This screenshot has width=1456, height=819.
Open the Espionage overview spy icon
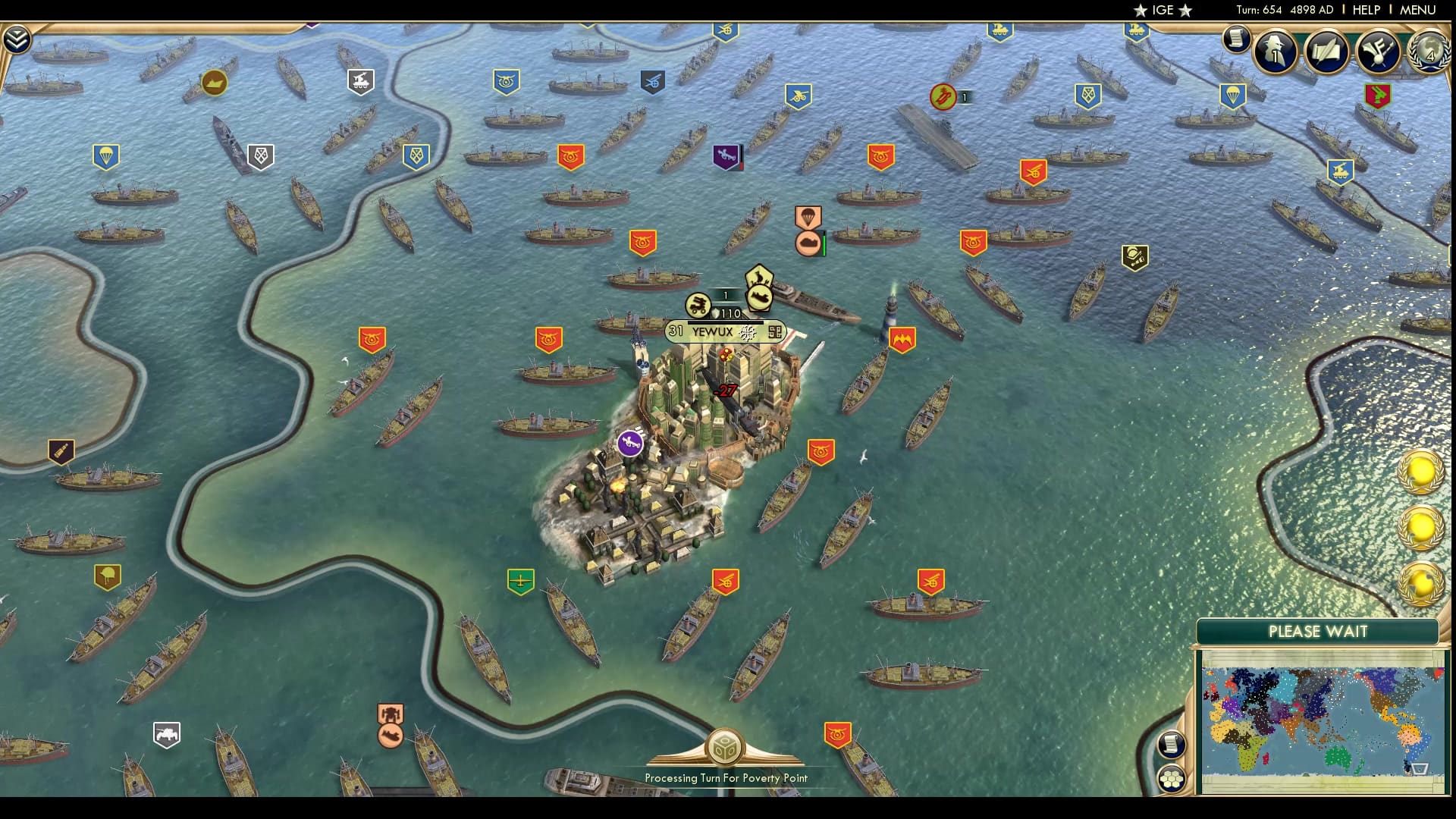[x=1272, y=52]
